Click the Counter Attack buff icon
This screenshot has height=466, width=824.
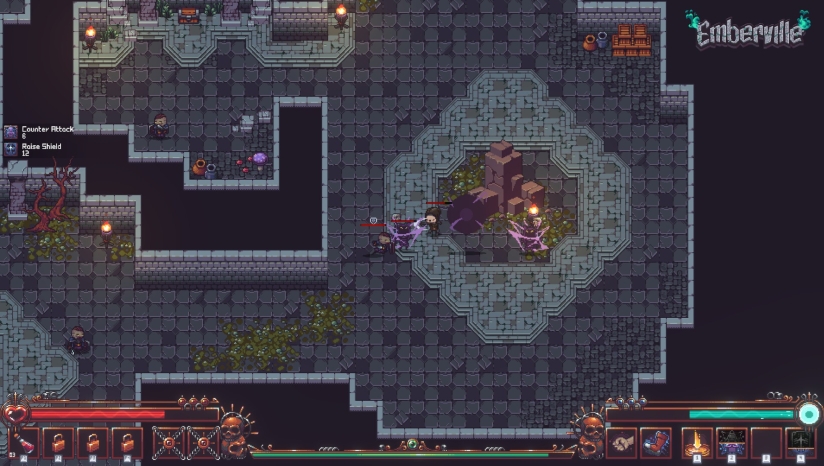pyautogui.click(x=11, y=132)
